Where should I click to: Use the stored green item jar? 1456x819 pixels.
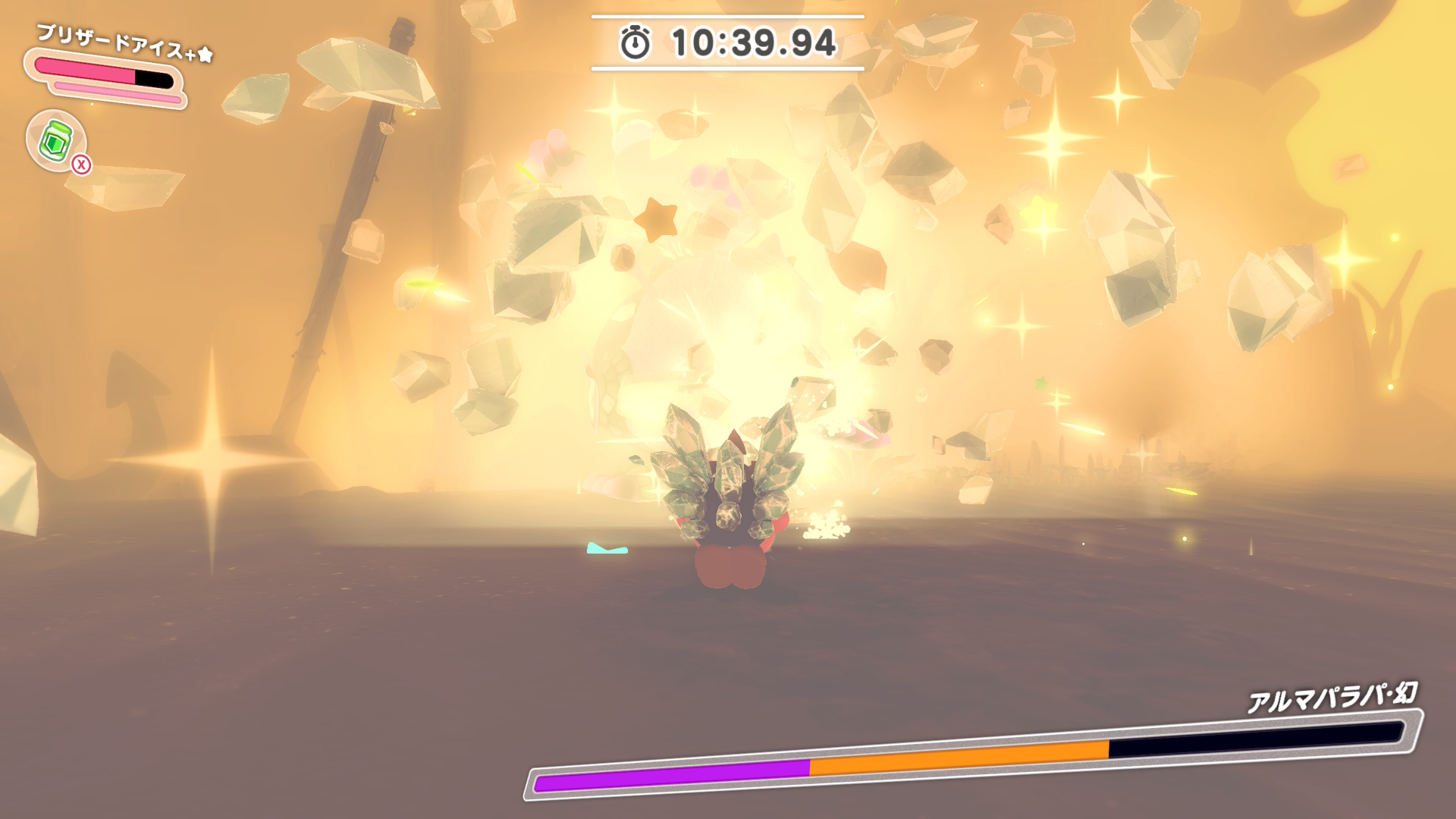pos(56,140)
